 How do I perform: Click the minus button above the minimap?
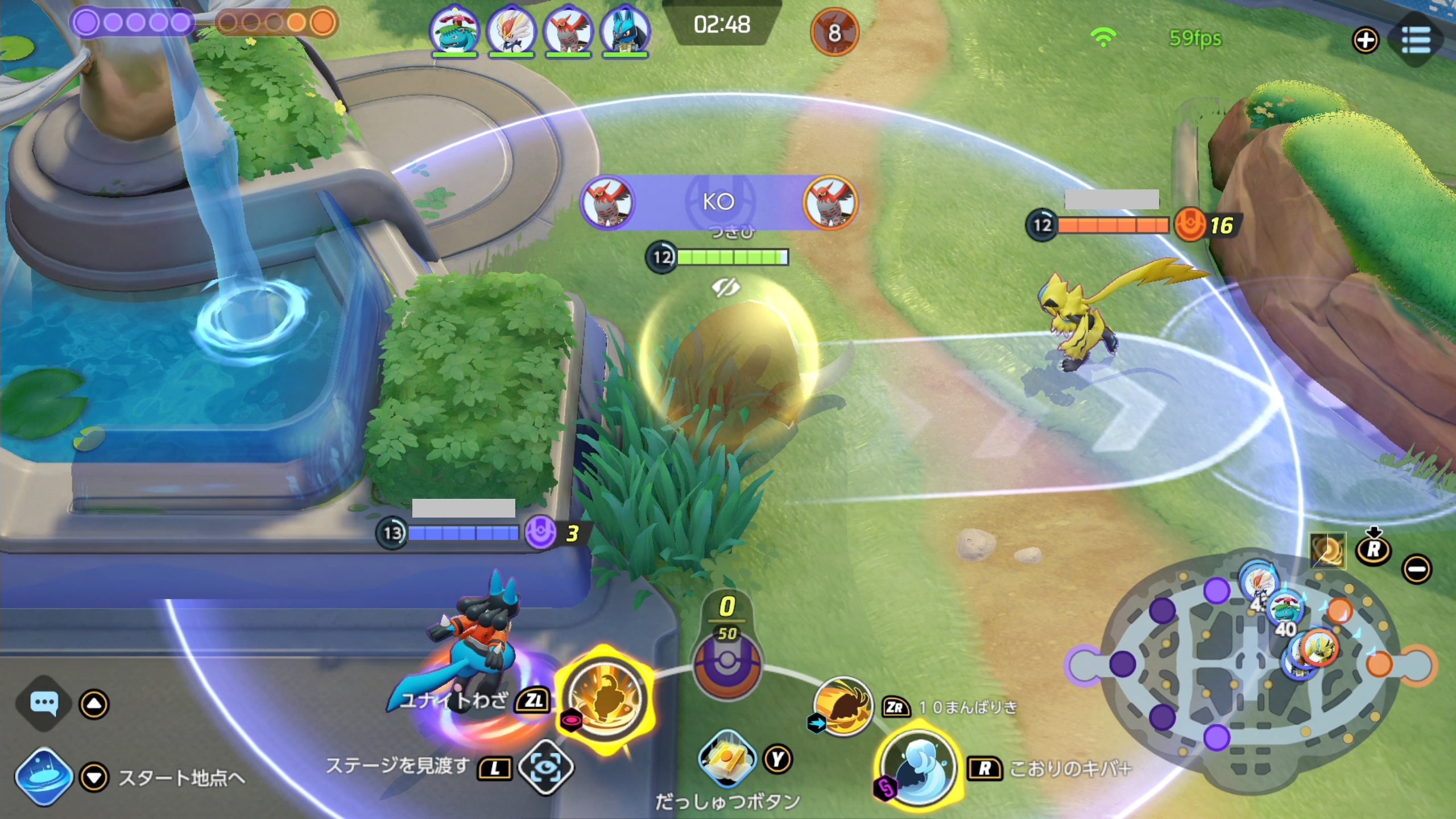(1416, 569)
